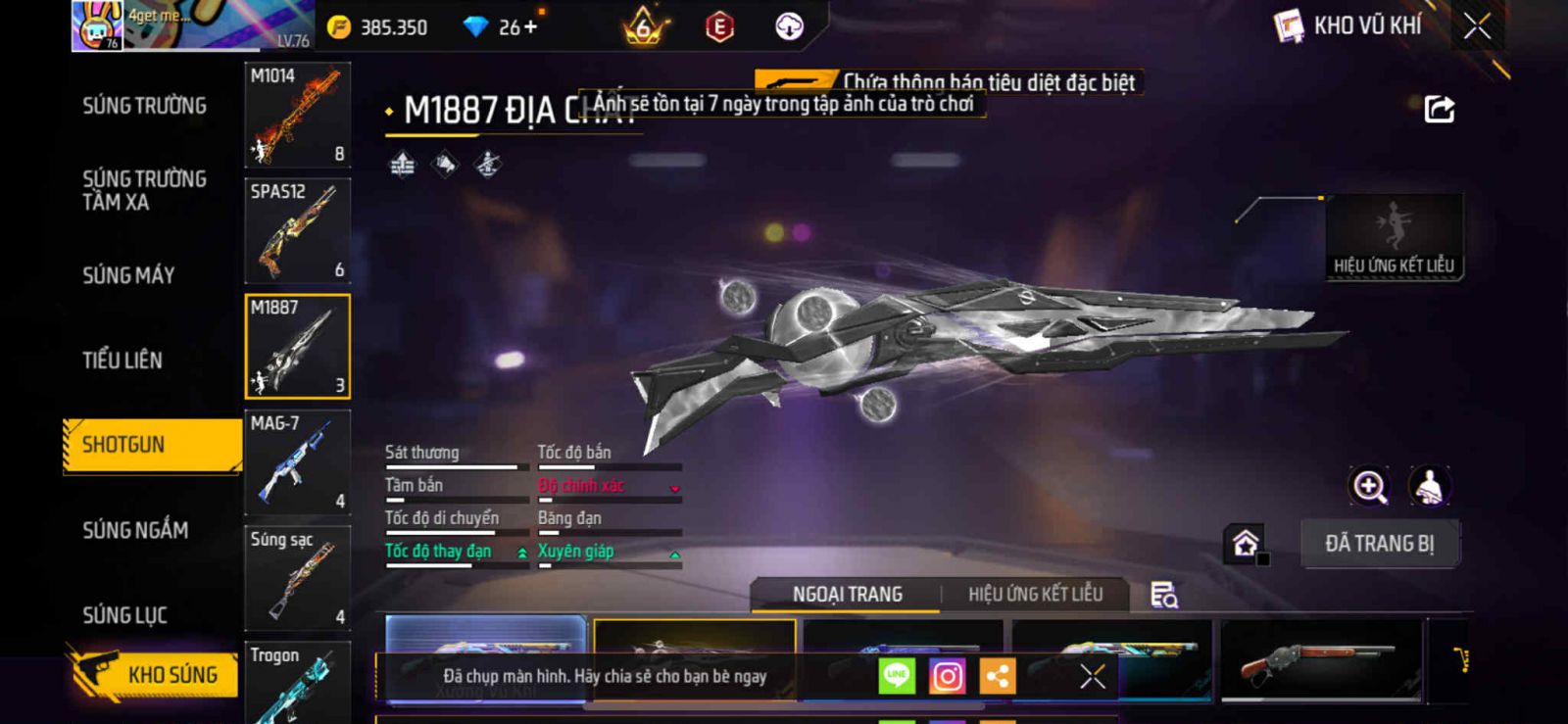Select the M1014 weapon tile

[297, 115]
